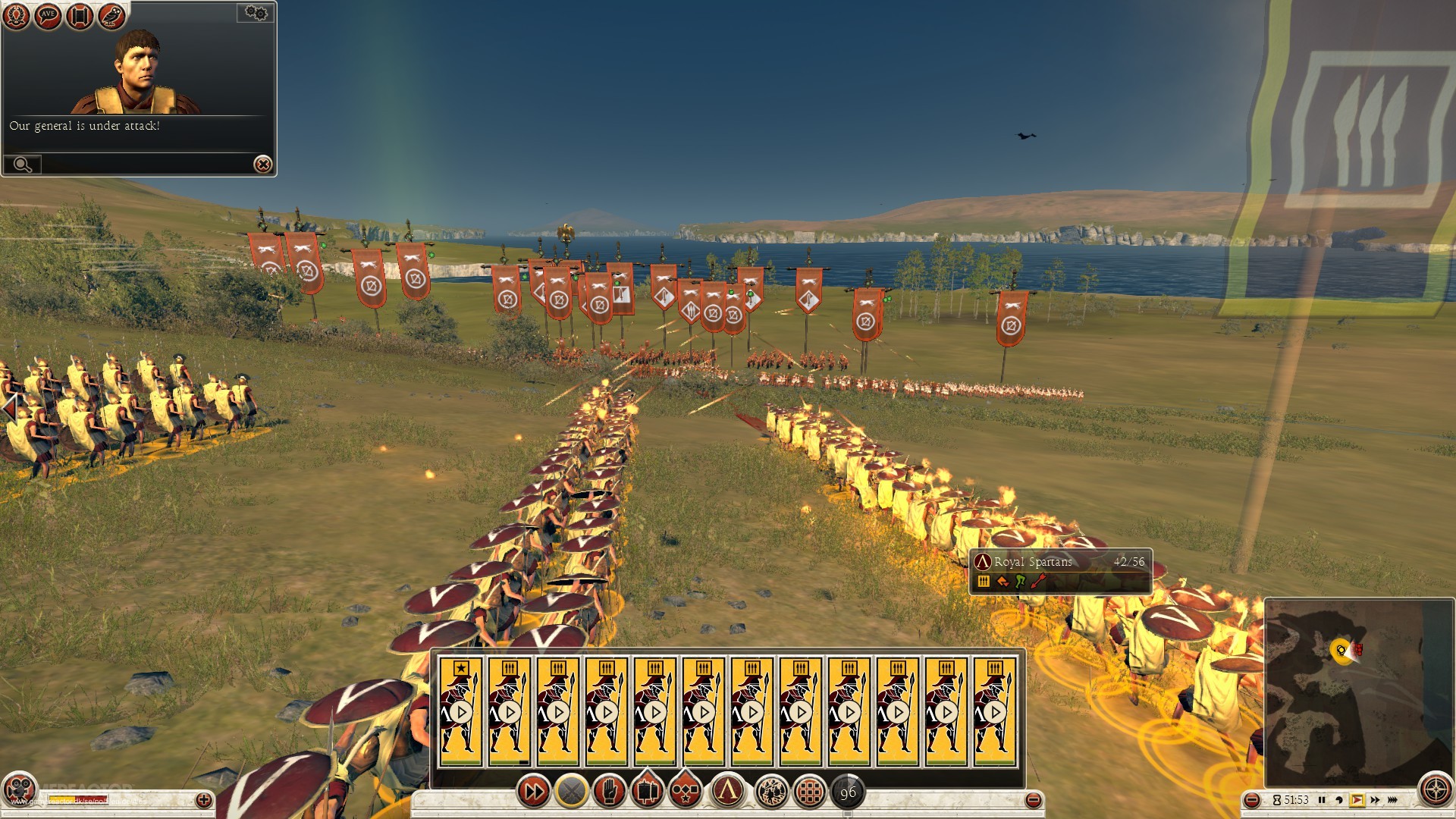Open advisor settings with the gears icon
Viewport: 1456px width, 819px height.
coord(254,12)
